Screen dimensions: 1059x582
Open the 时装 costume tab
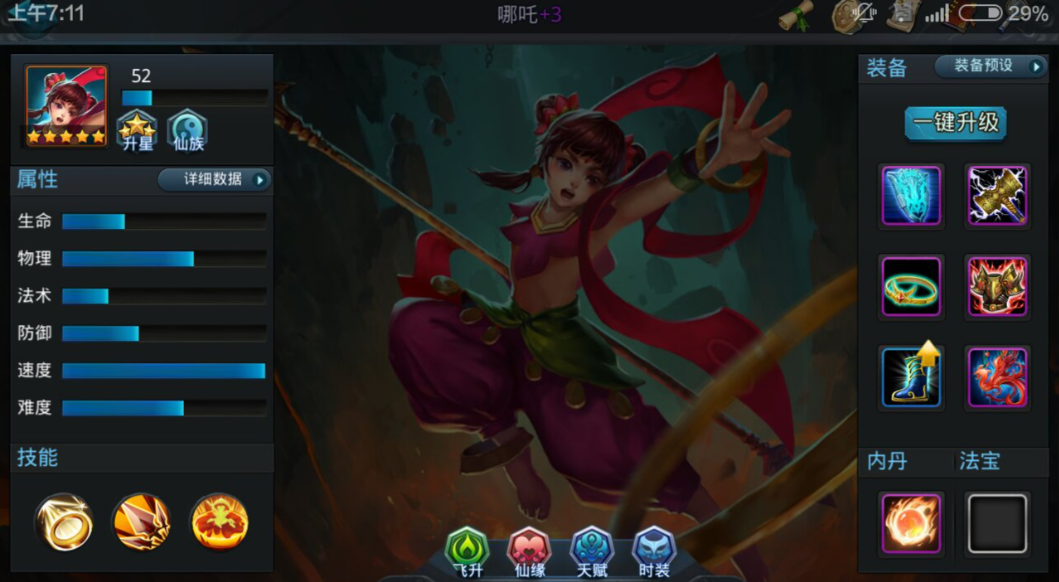[x=654, y=551]
